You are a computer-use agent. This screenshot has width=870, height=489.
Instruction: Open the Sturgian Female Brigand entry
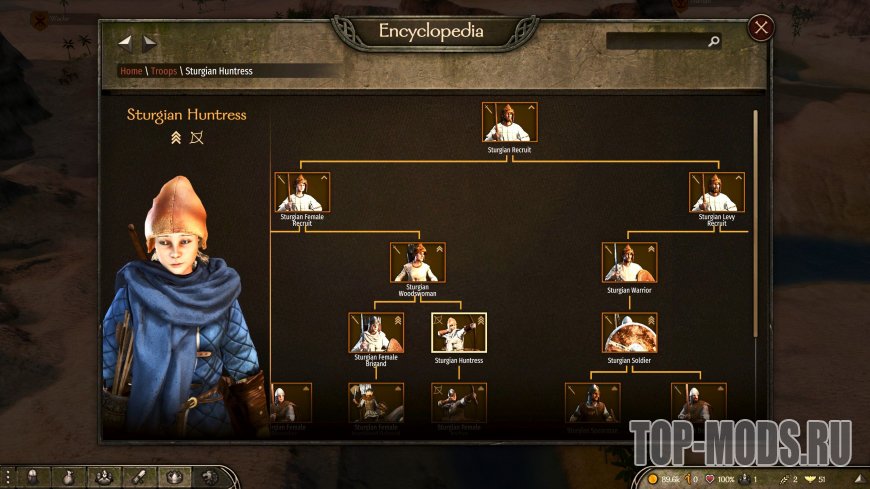pos(376,332)
